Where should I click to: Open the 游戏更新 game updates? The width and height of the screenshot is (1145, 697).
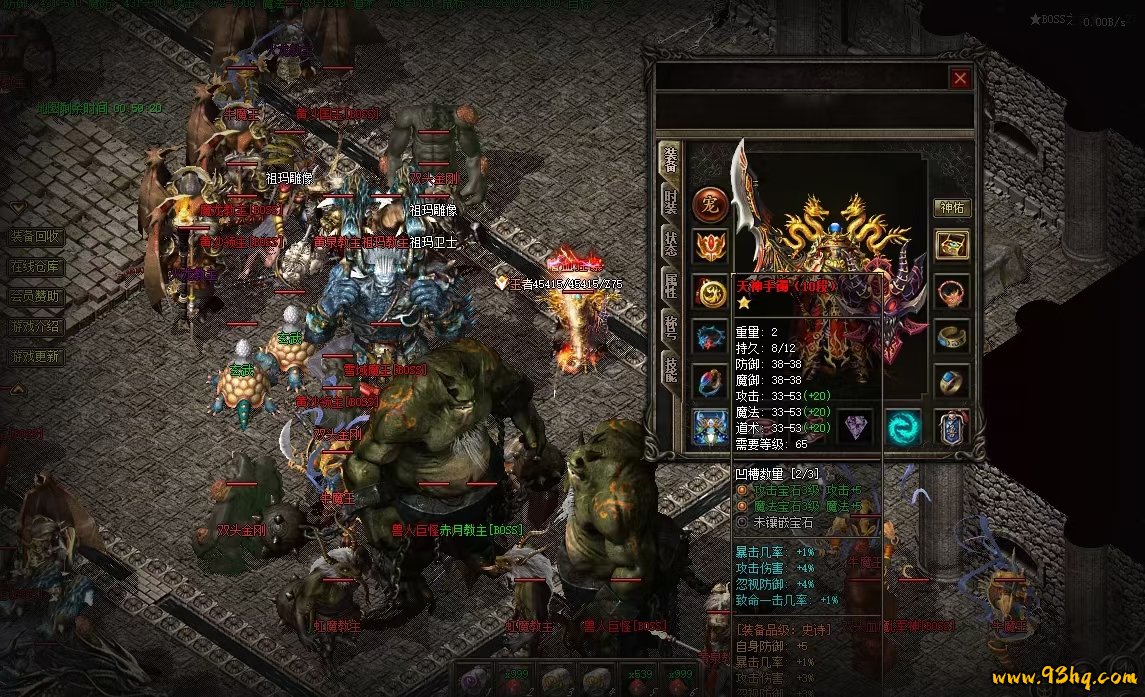pos(36,357)
